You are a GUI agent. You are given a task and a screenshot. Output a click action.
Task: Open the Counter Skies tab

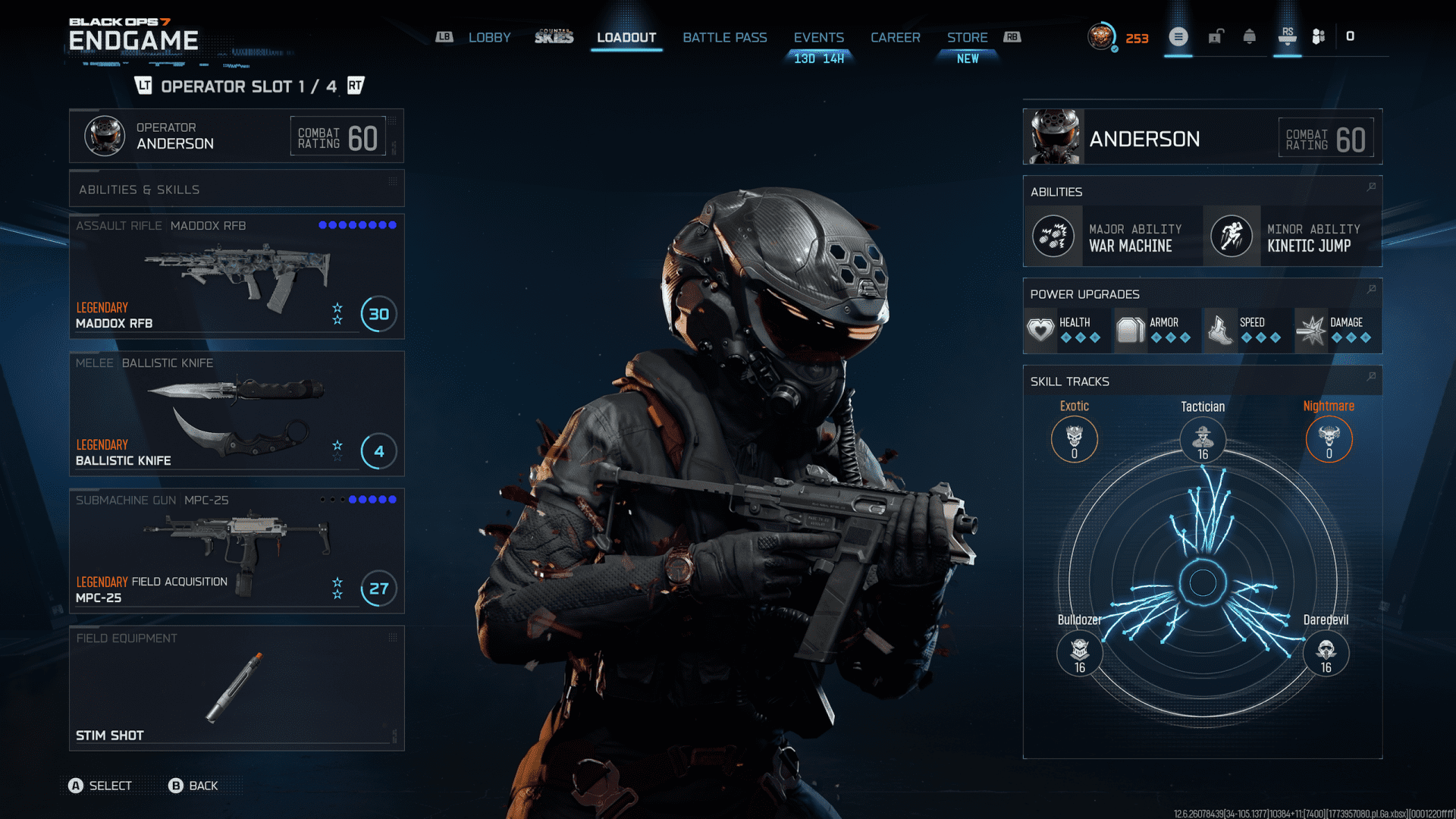pos(554,37)
